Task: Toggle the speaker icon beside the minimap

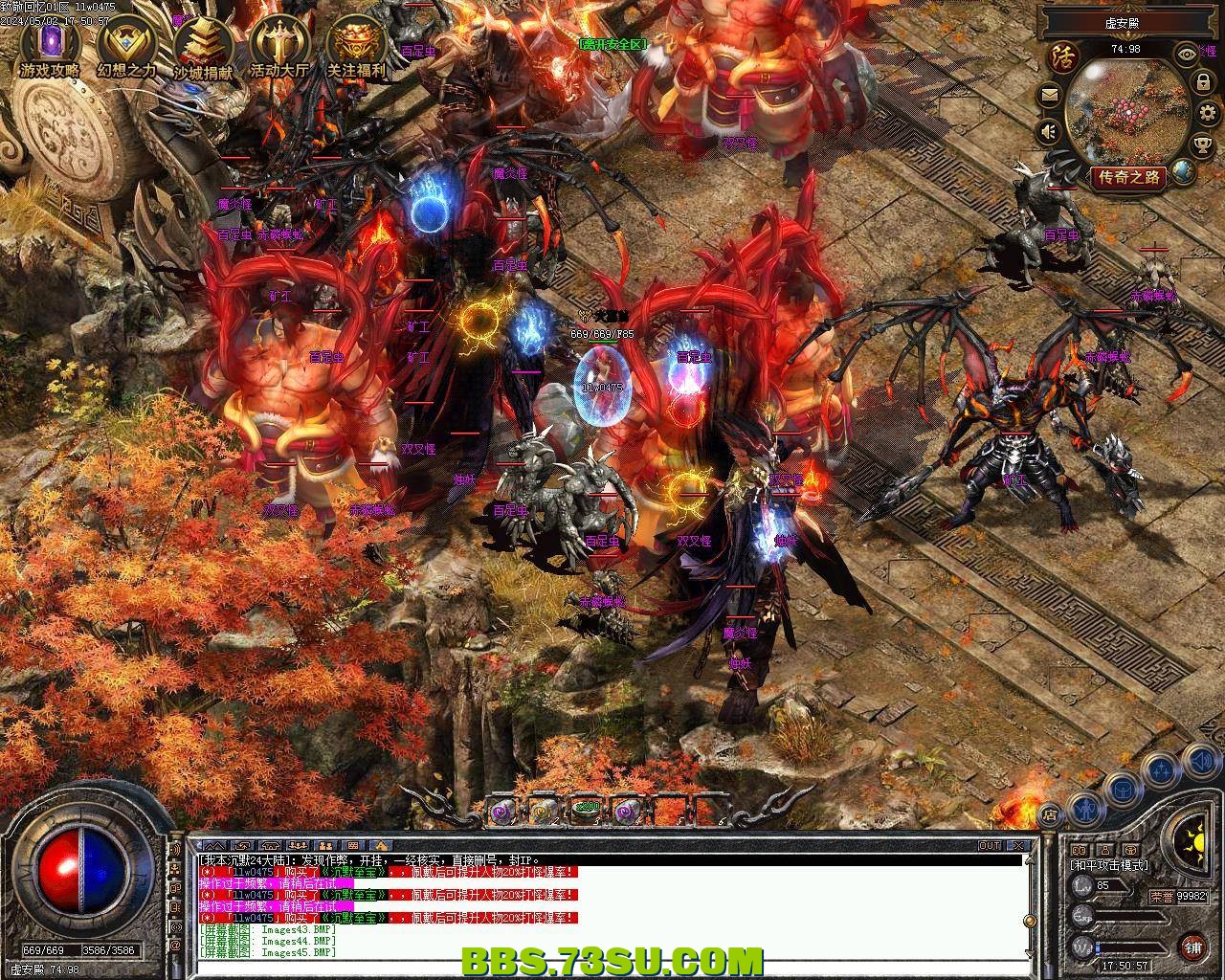Action: point(1050,130)
